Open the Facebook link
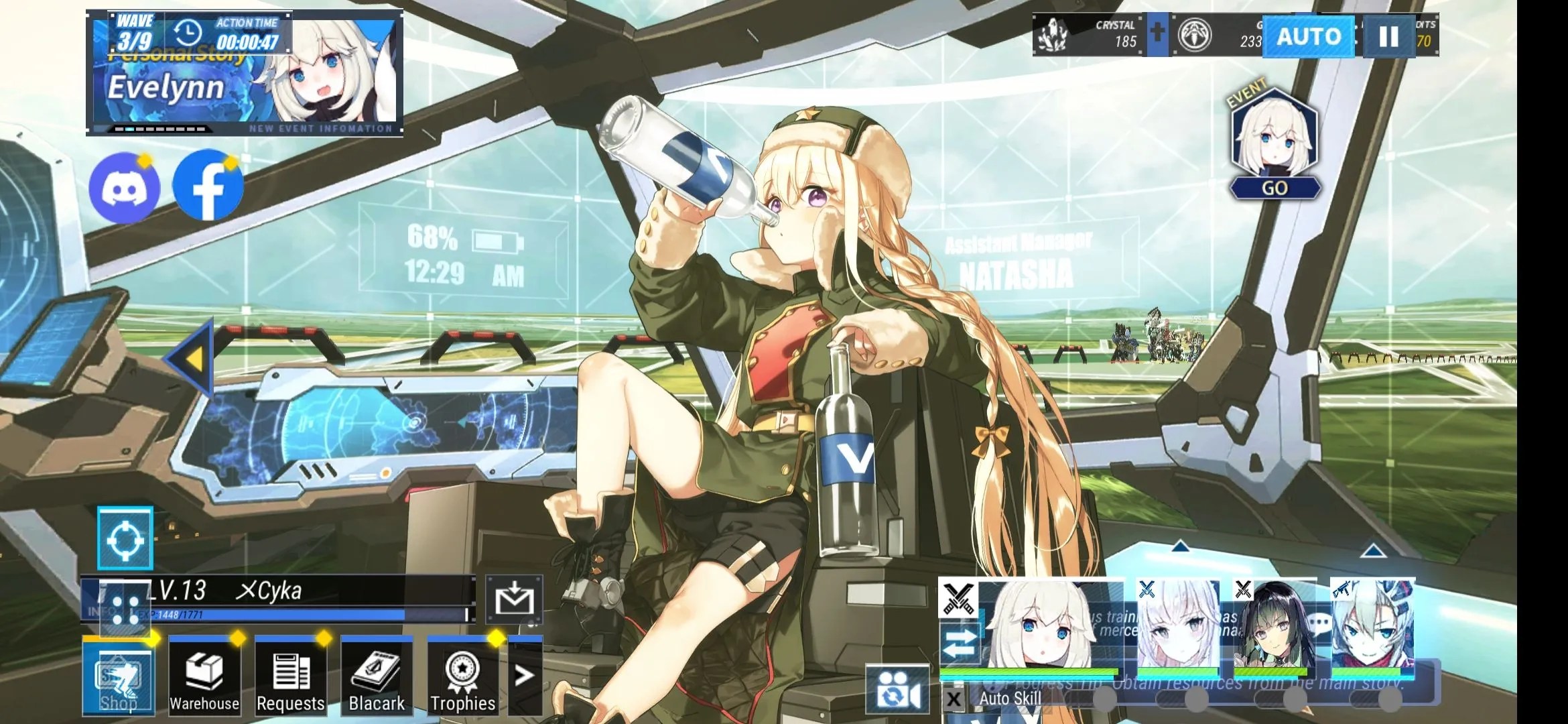1568x724 pixels. click(x=208, y=186)
